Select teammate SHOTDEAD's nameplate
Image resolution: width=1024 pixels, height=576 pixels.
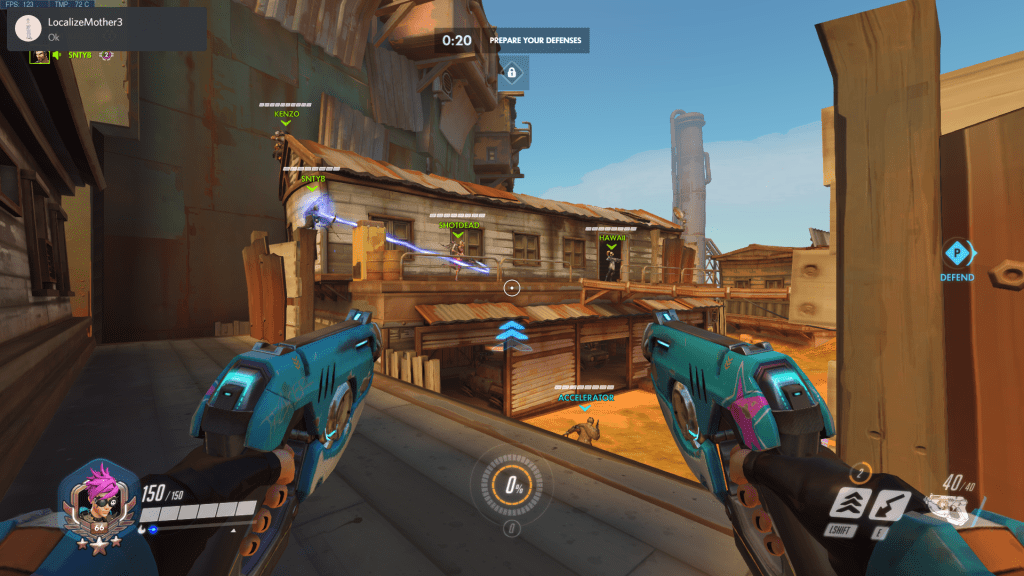point(459,225)
